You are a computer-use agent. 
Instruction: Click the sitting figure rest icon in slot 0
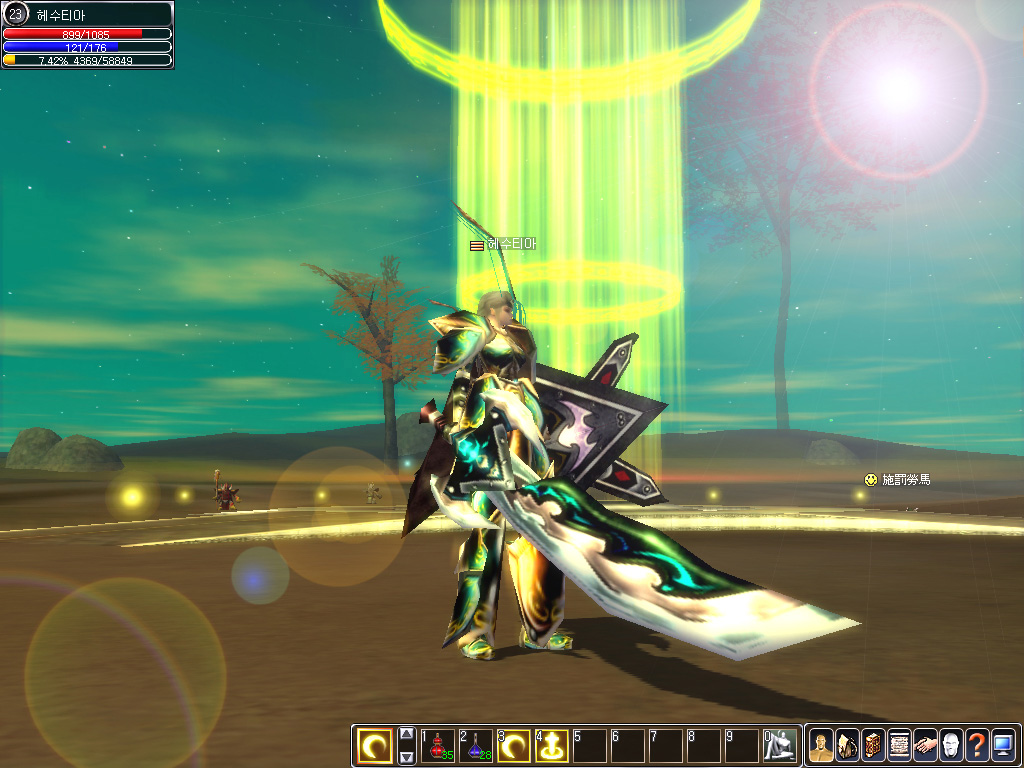click(x=780, y=746)
